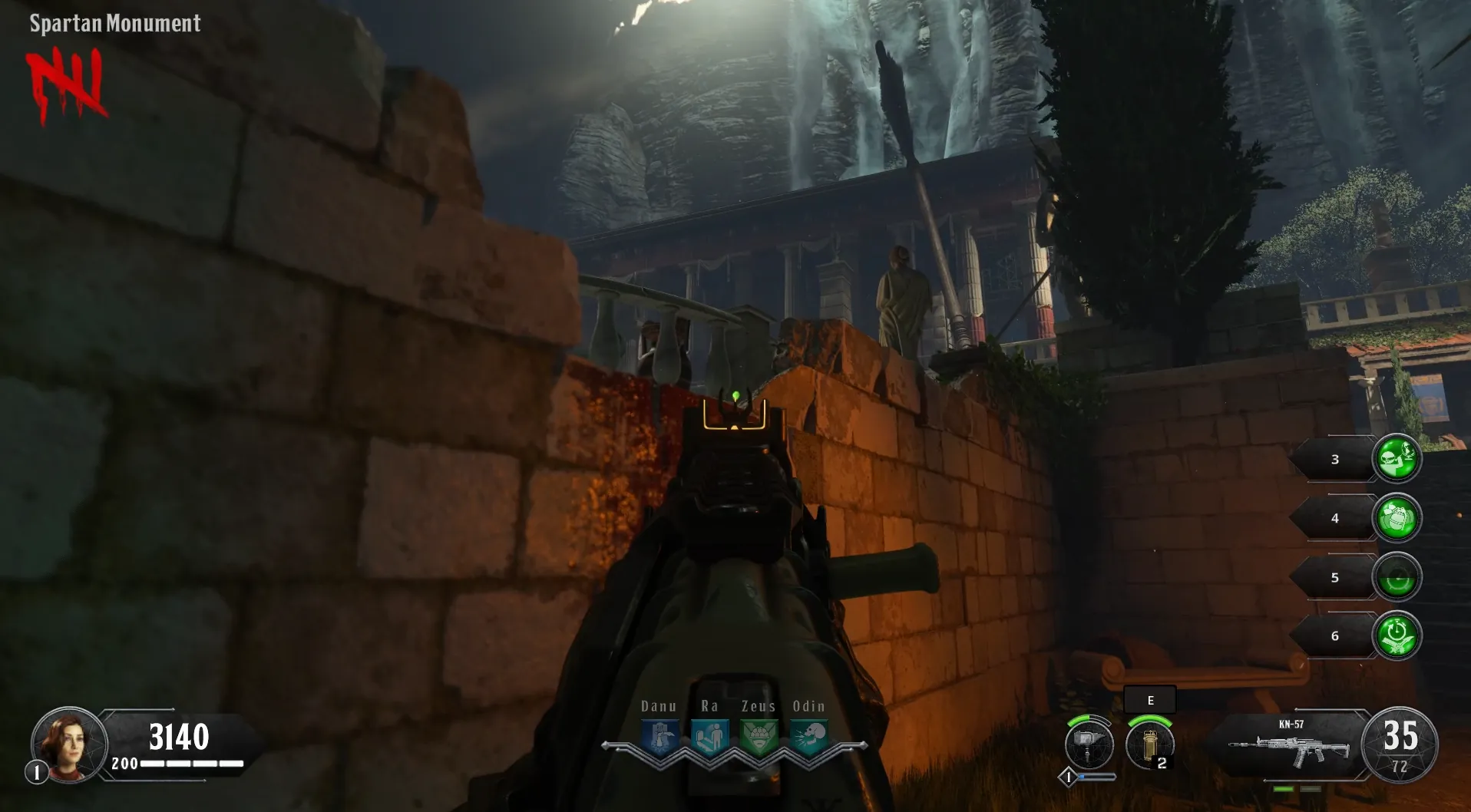Activate the grenade elixir in slot 4

point(1397,518)
